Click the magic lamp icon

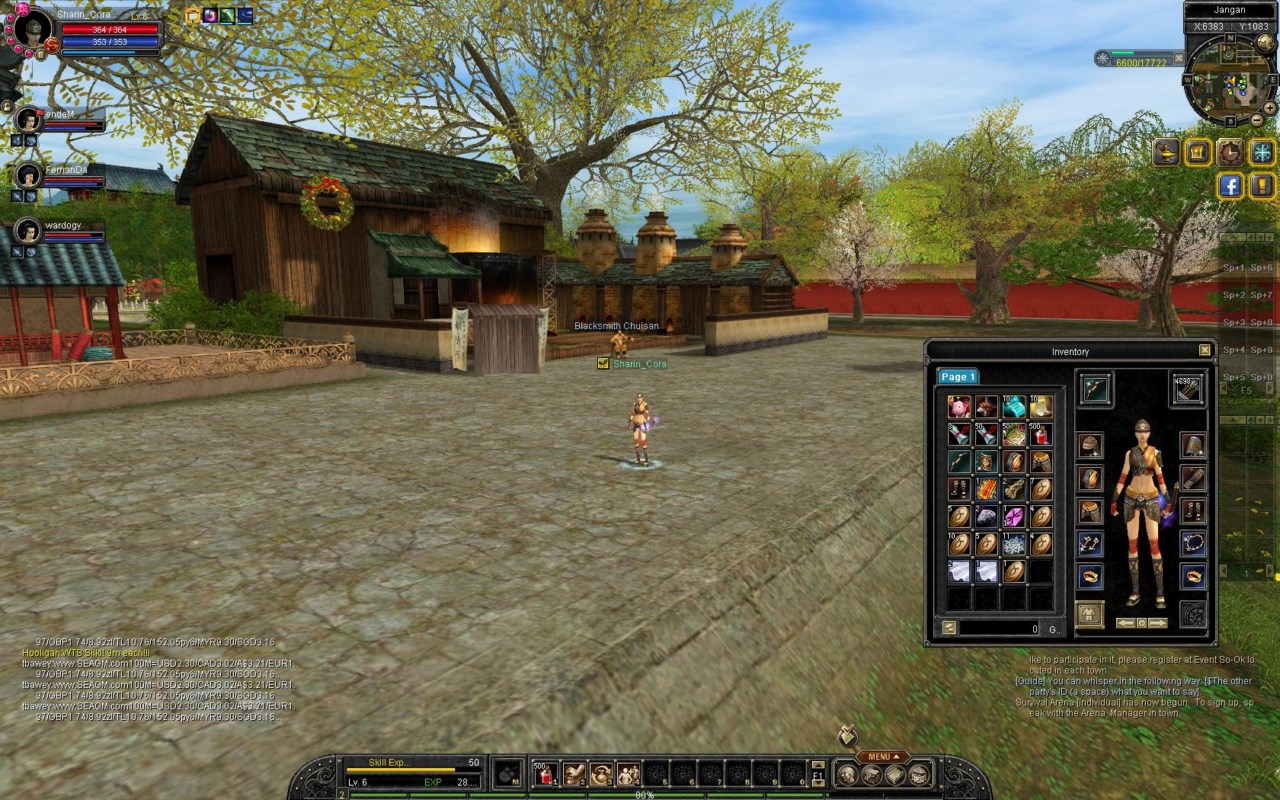pyautogui.click(x=1167, y=152)
